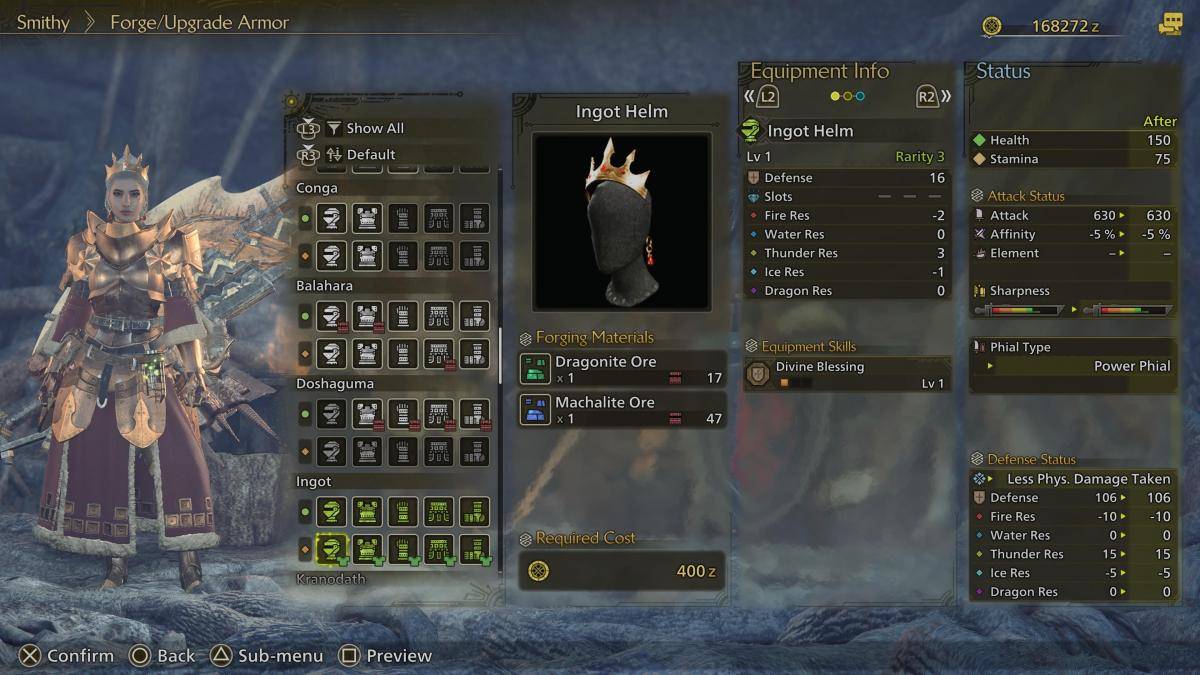Select the Machalite Ore forging material row
1200x675 pixels.
click(x=621, y=410)
